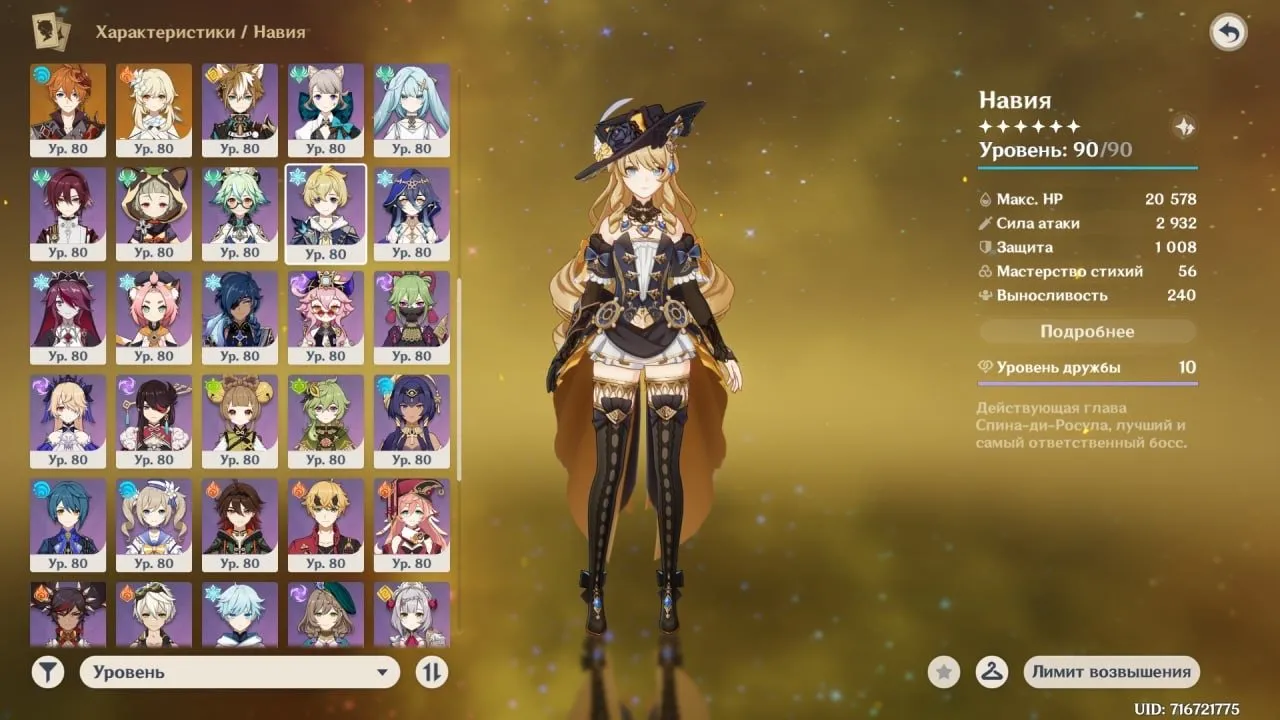Click the Подробнее button
This screenshot has height=720, width=1280.
point(1088,331)
